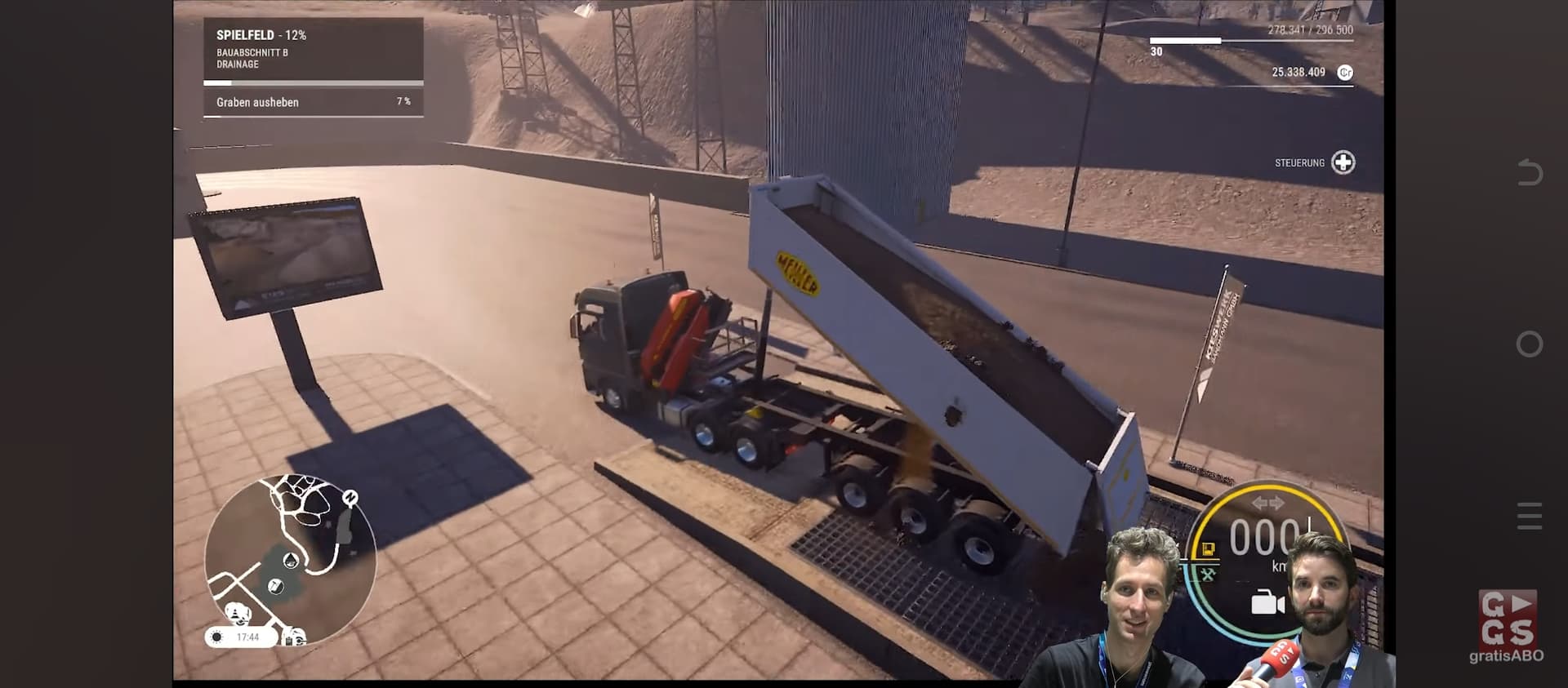Open the Steuerung controls help icon
Screen dimensions: 1568x688
click(1343, 162)
